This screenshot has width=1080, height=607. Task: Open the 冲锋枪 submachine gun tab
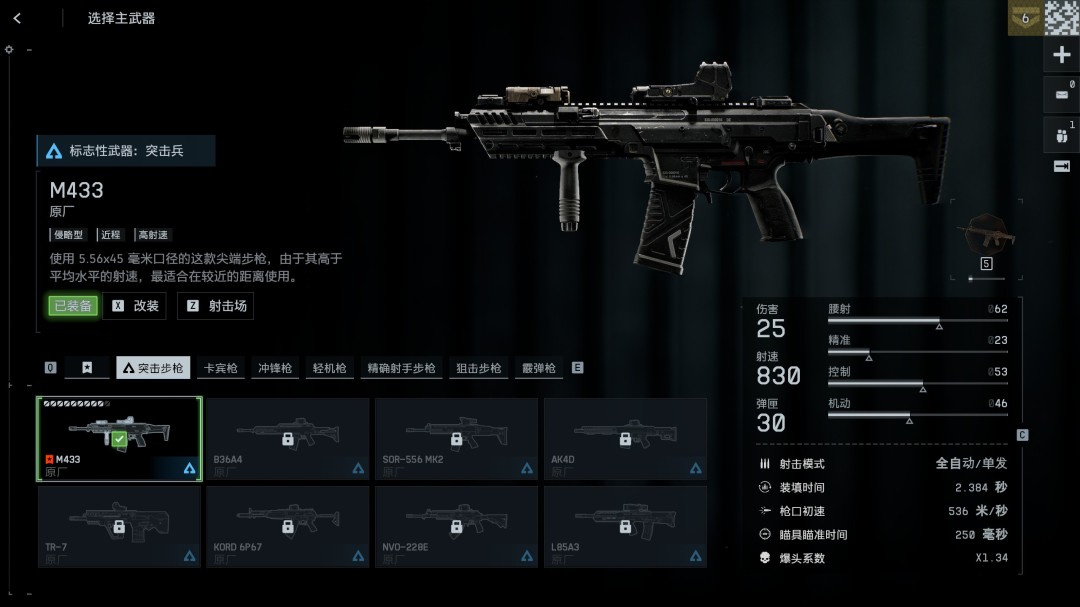click(x=274, y=368)
